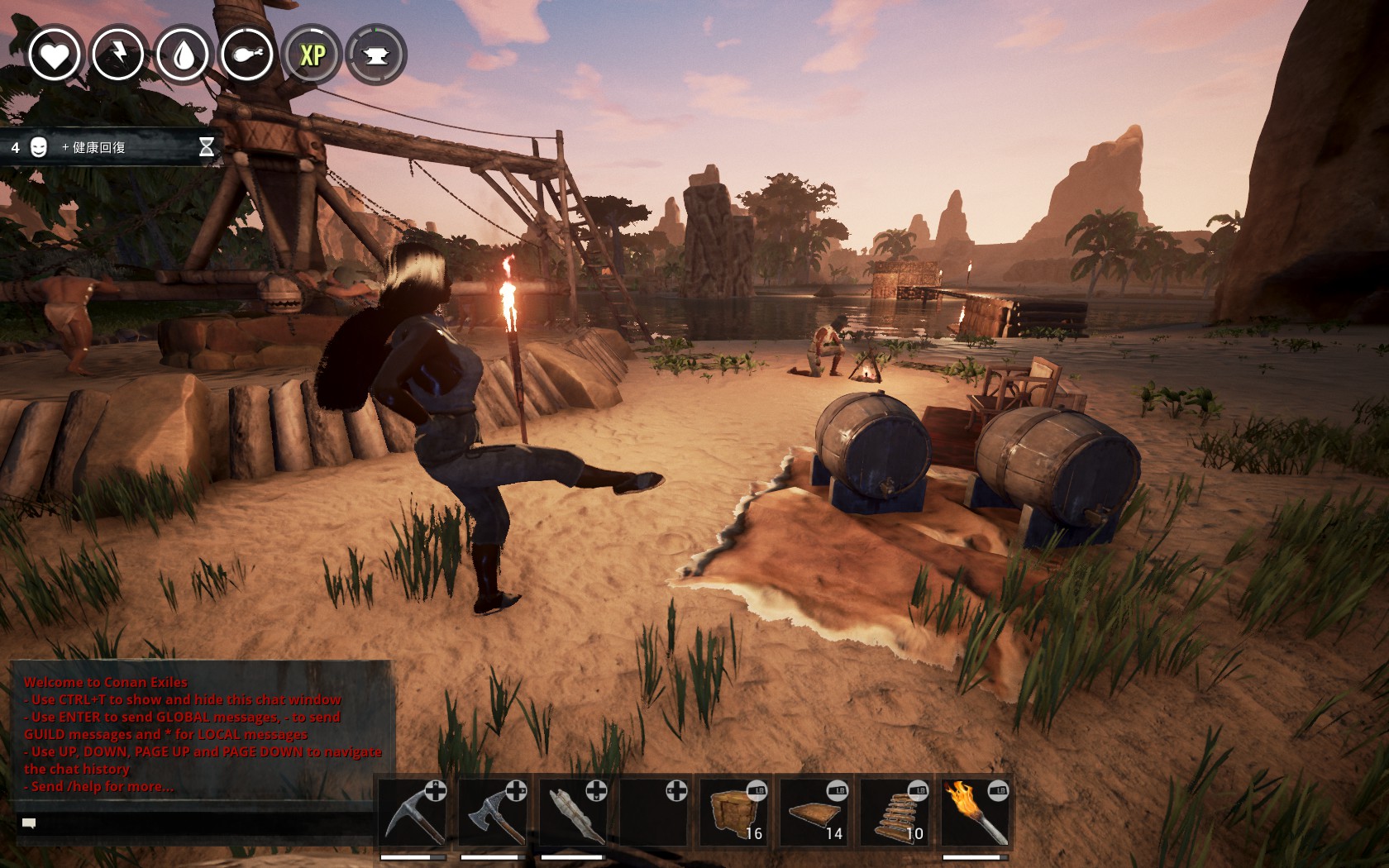The image size is (1389, 868).
Task: Click the up-arrow badge on the pickaxe slot
Action: click(436, 789)
